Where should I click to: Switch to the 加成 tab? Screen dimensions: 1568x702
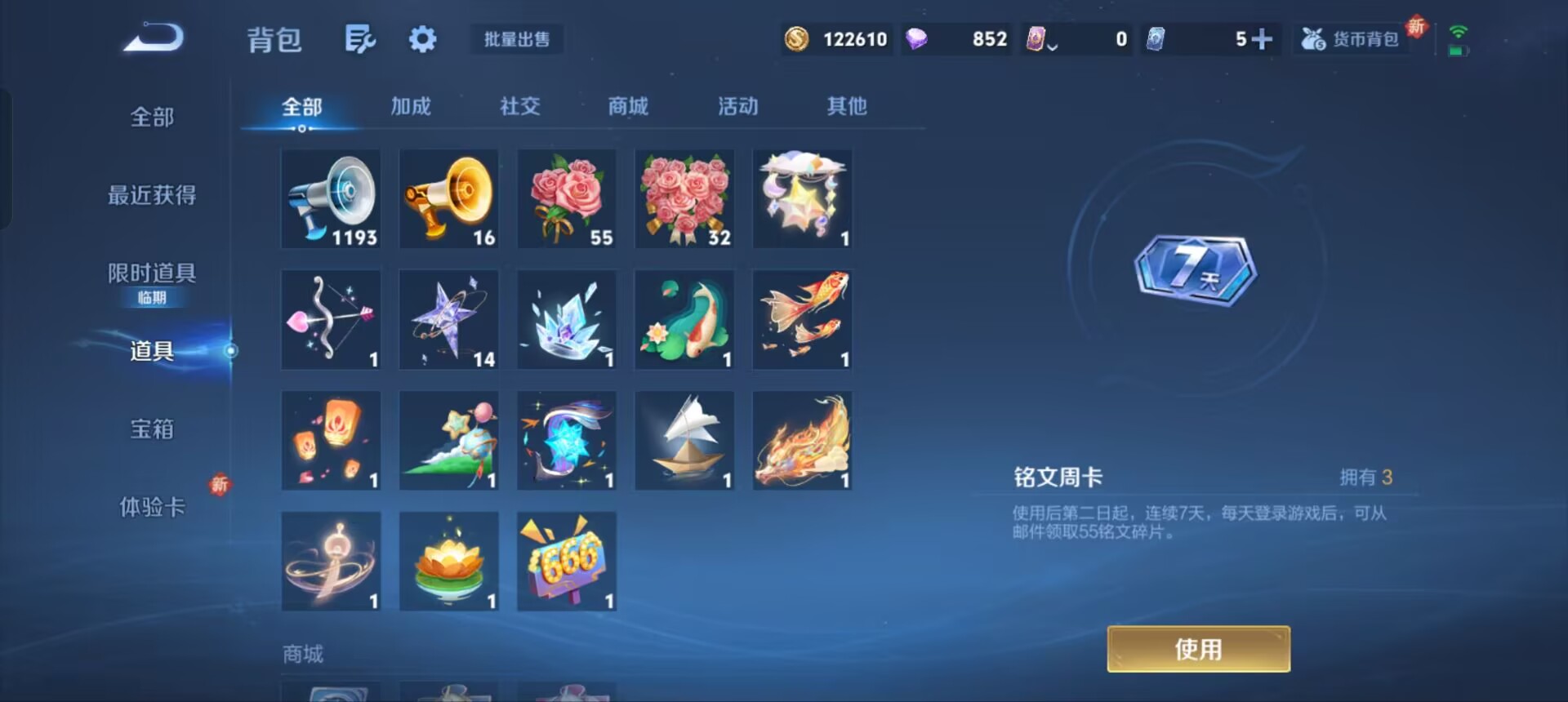click(411, 106)
